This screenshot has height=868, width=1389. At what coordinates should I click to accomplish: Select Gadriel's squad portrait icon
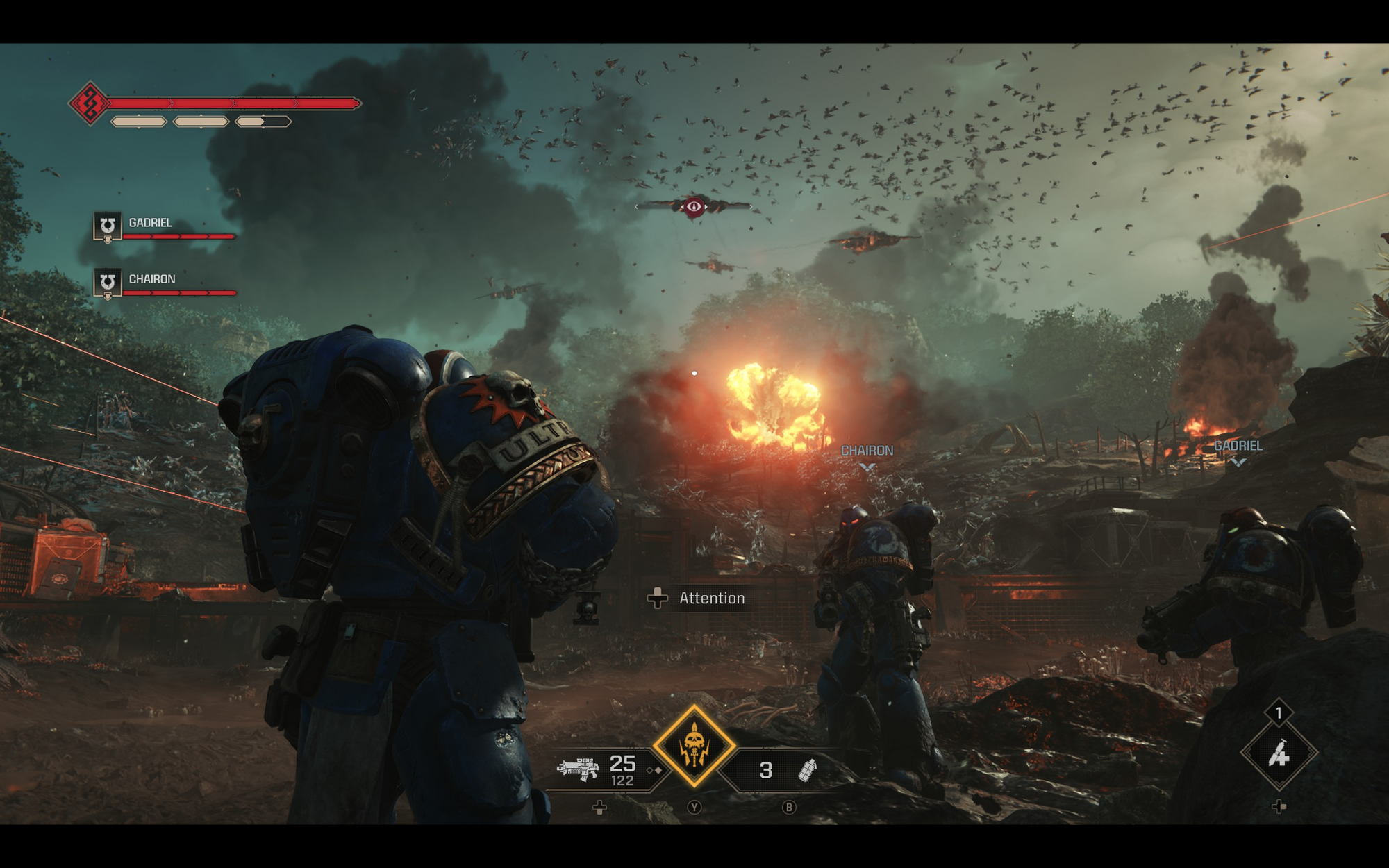pos(108,226)
